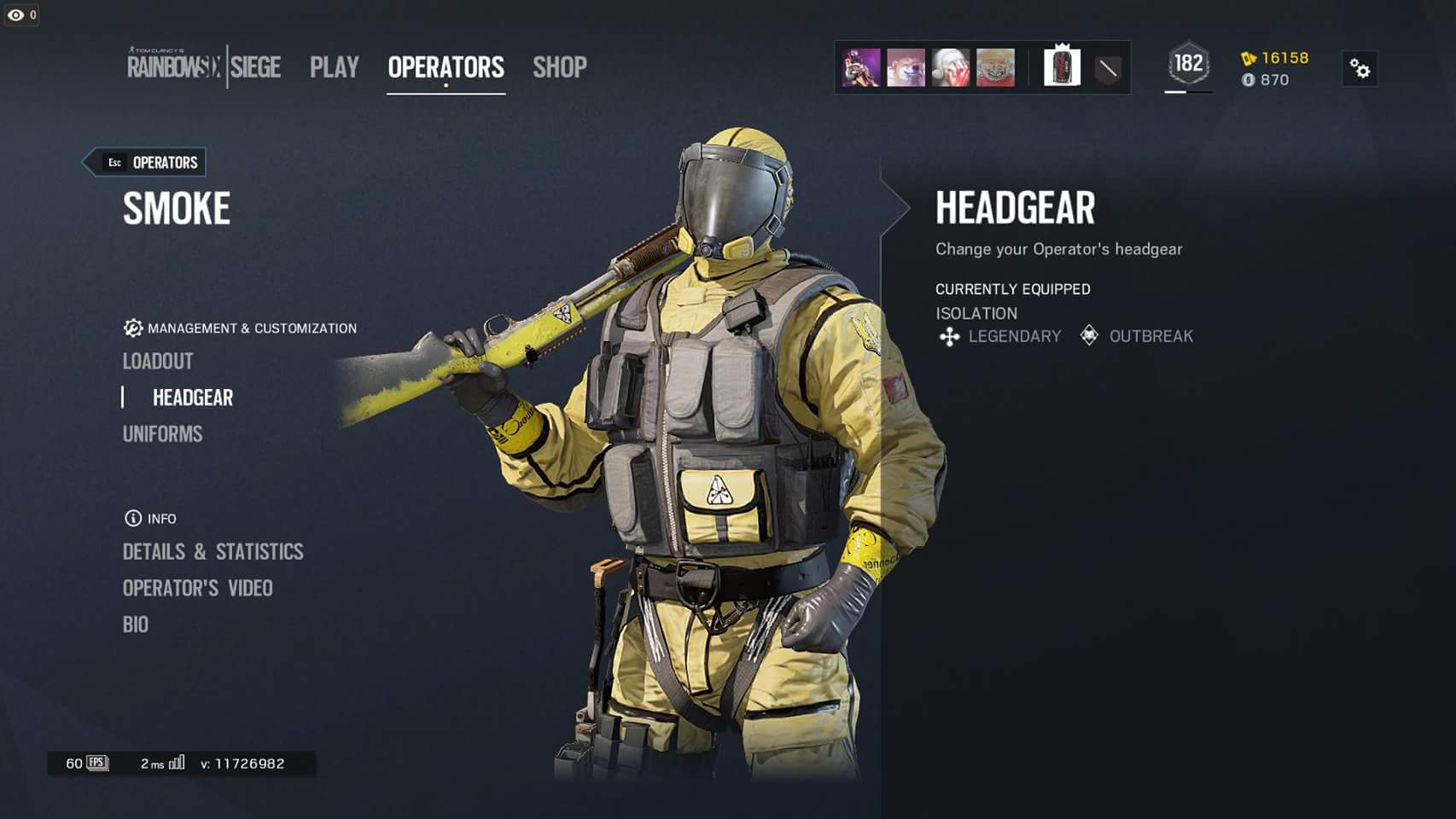Screen dimensions: 1456x819
Task: Click the Info circle icon
Action: tap(132, 518)
